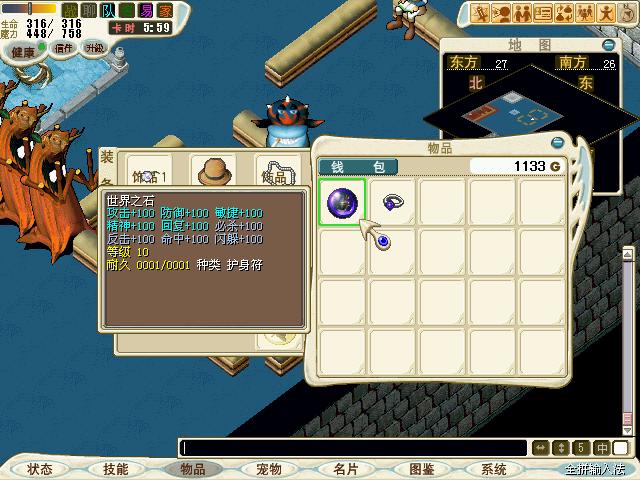This screenshot has width=640, height=480.
Task: Minimize the 物品 inventory window
Action: click(558, 142)
